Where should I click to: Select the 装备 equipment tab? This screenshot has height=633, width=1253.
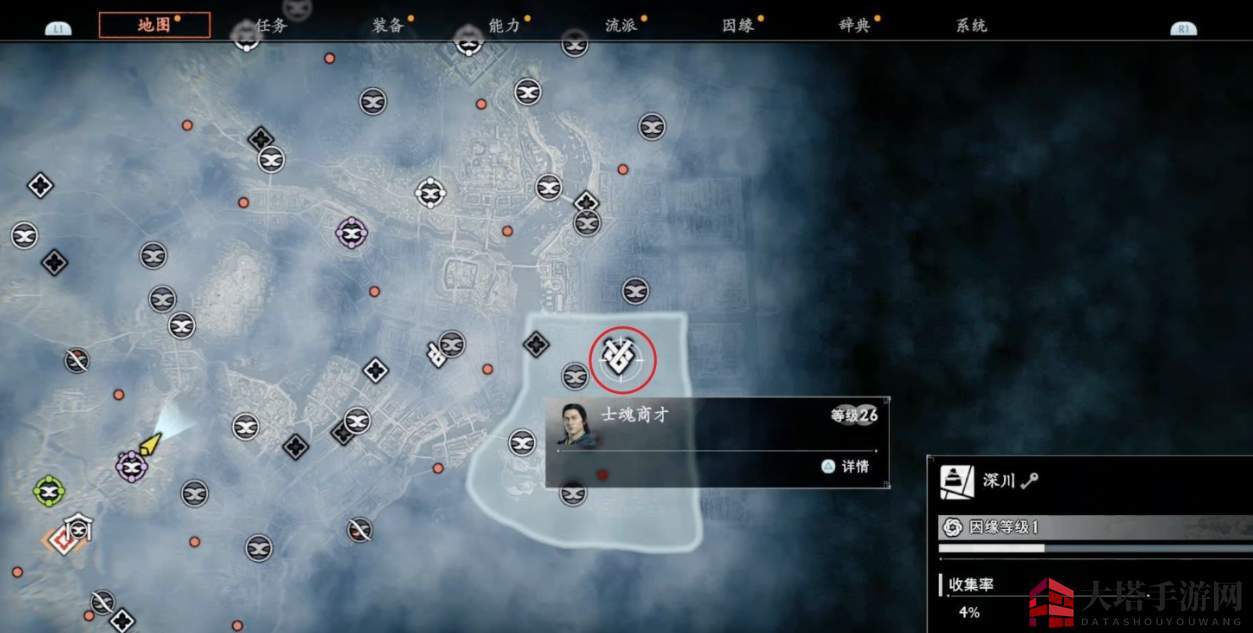pos(388,26)
